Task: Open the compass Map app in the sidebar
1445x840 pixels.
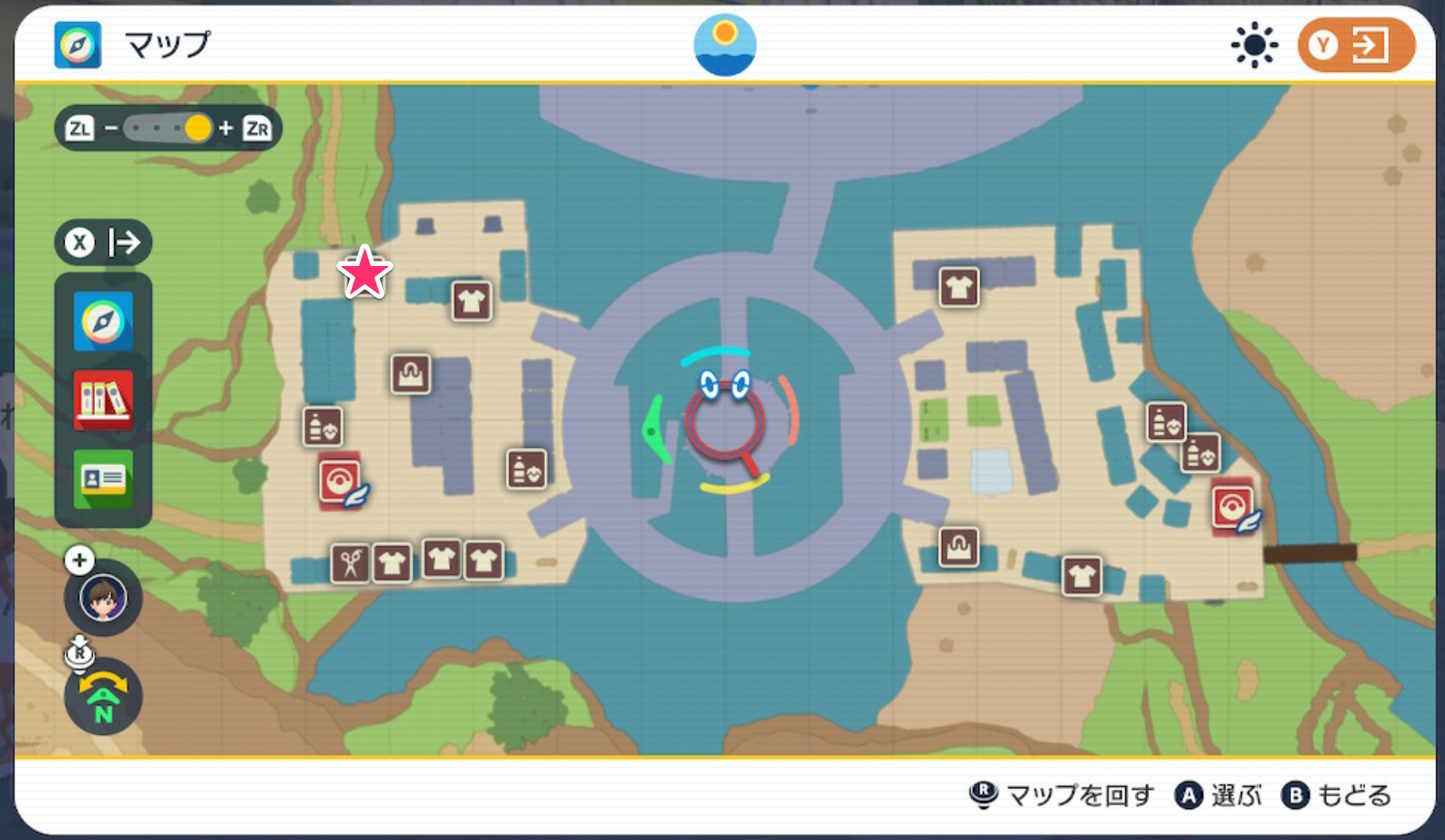Action: (103, 322)
